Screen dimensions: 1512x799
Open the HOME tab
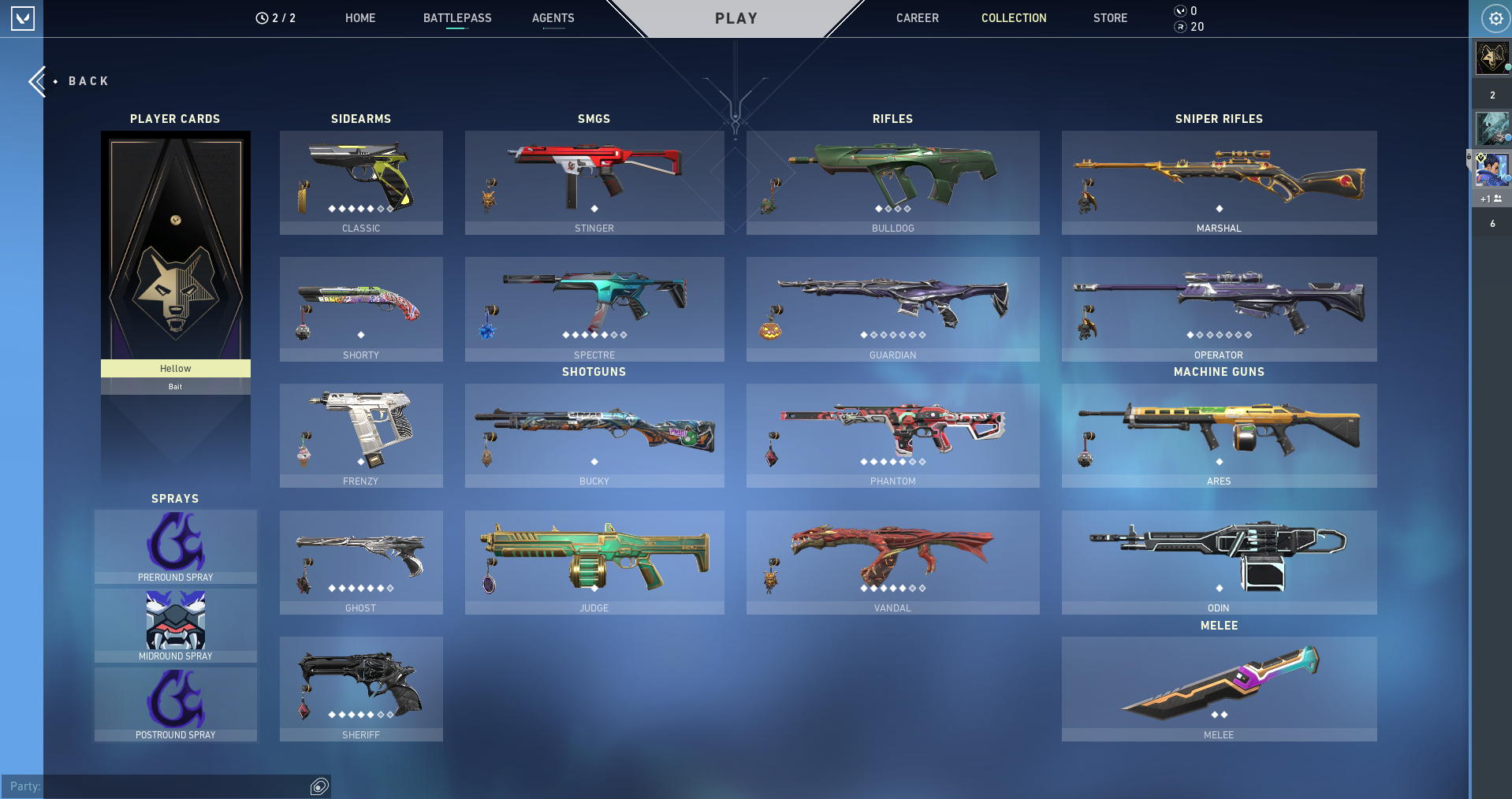point(360,18)
